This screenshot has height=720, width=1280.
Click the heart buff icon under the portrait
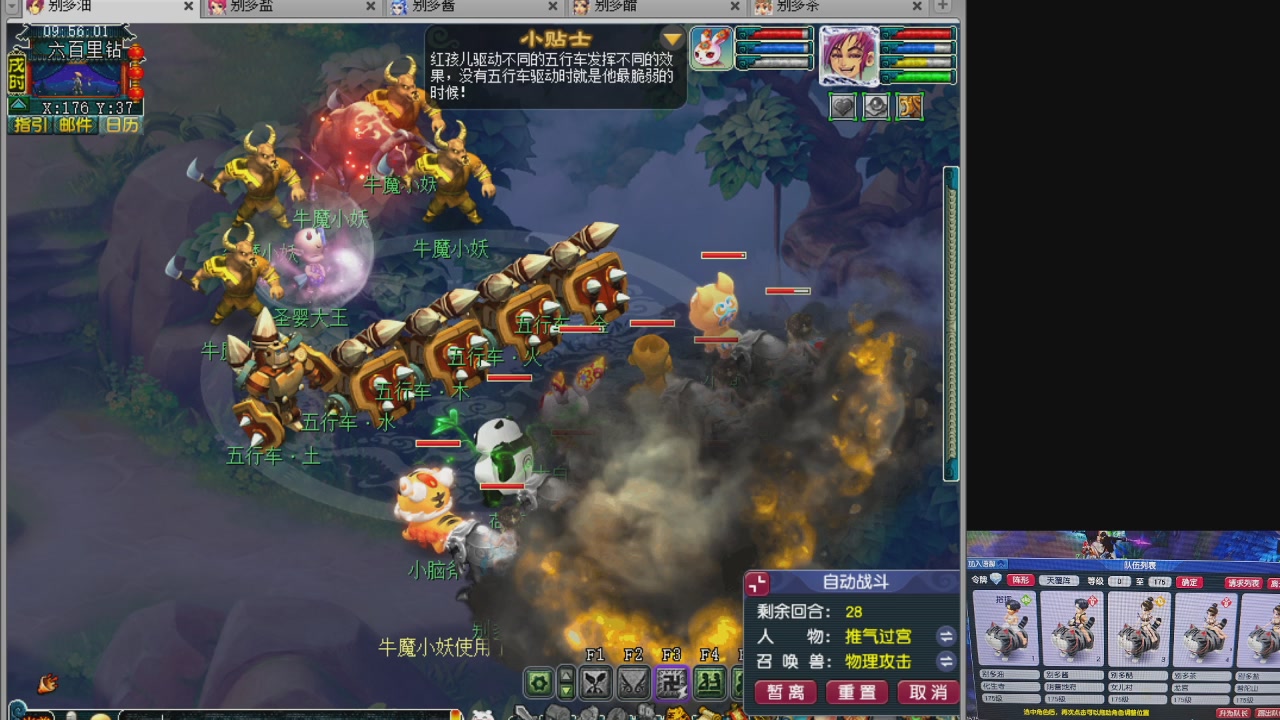tap(842, 107)
